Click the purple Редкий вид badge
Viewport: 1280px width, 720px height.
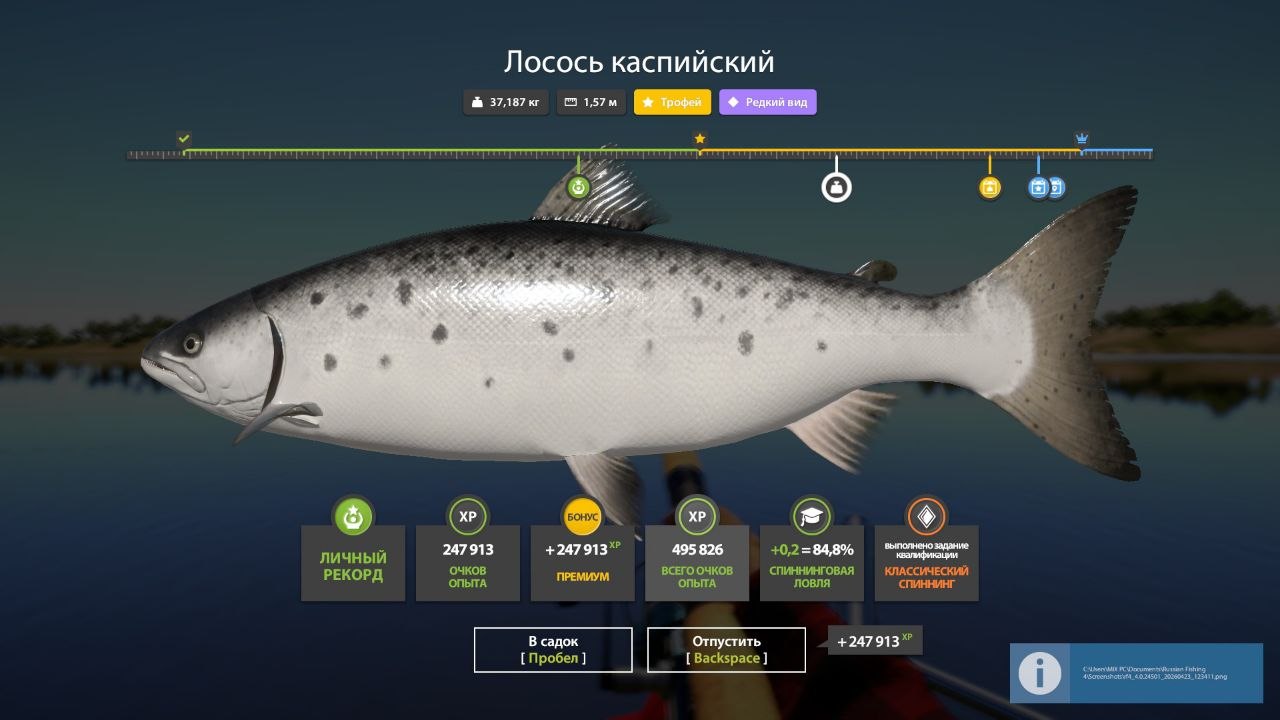[767, 101]
